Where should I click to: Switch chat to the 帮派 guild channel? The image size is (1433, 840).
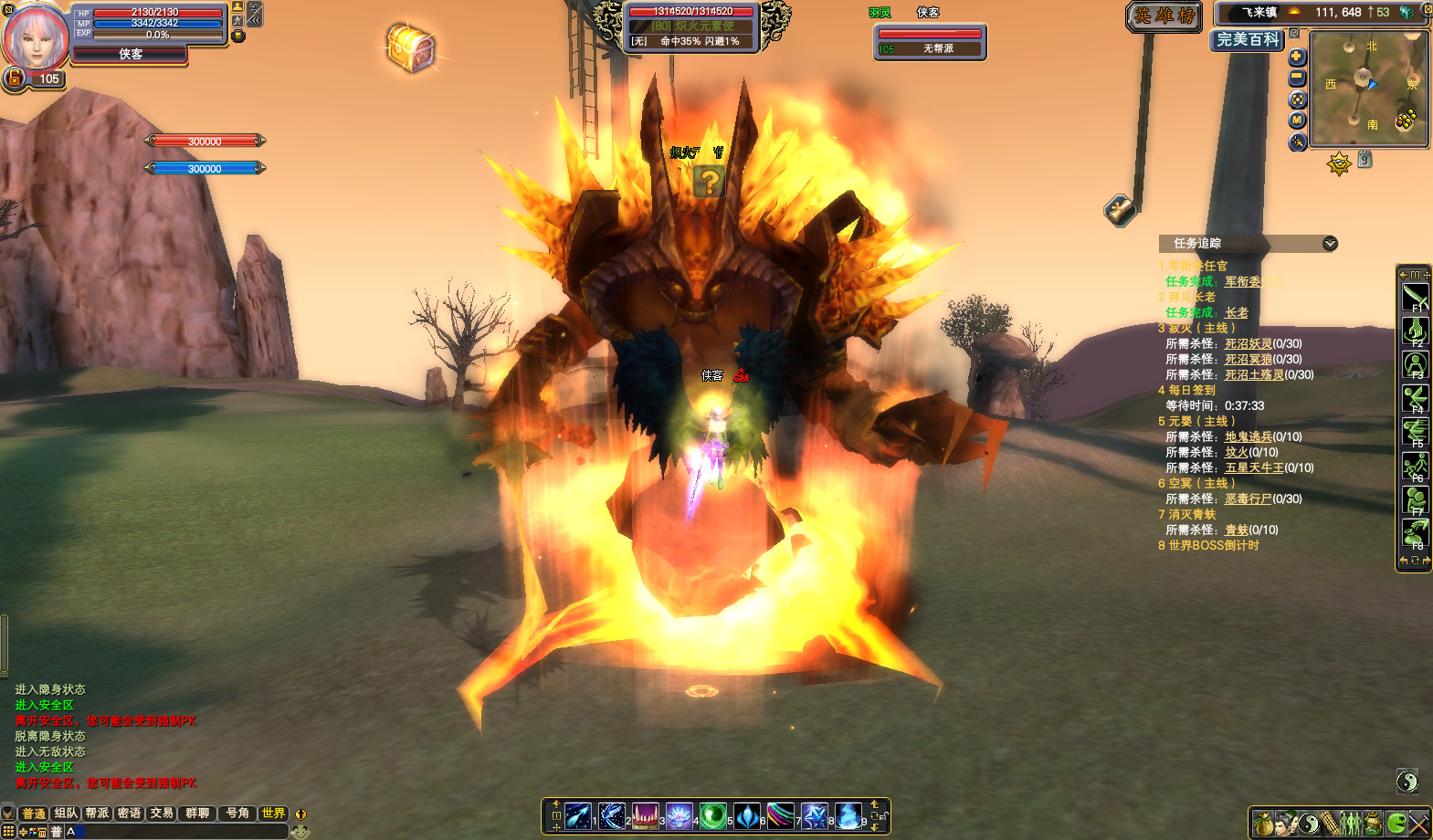97,814
